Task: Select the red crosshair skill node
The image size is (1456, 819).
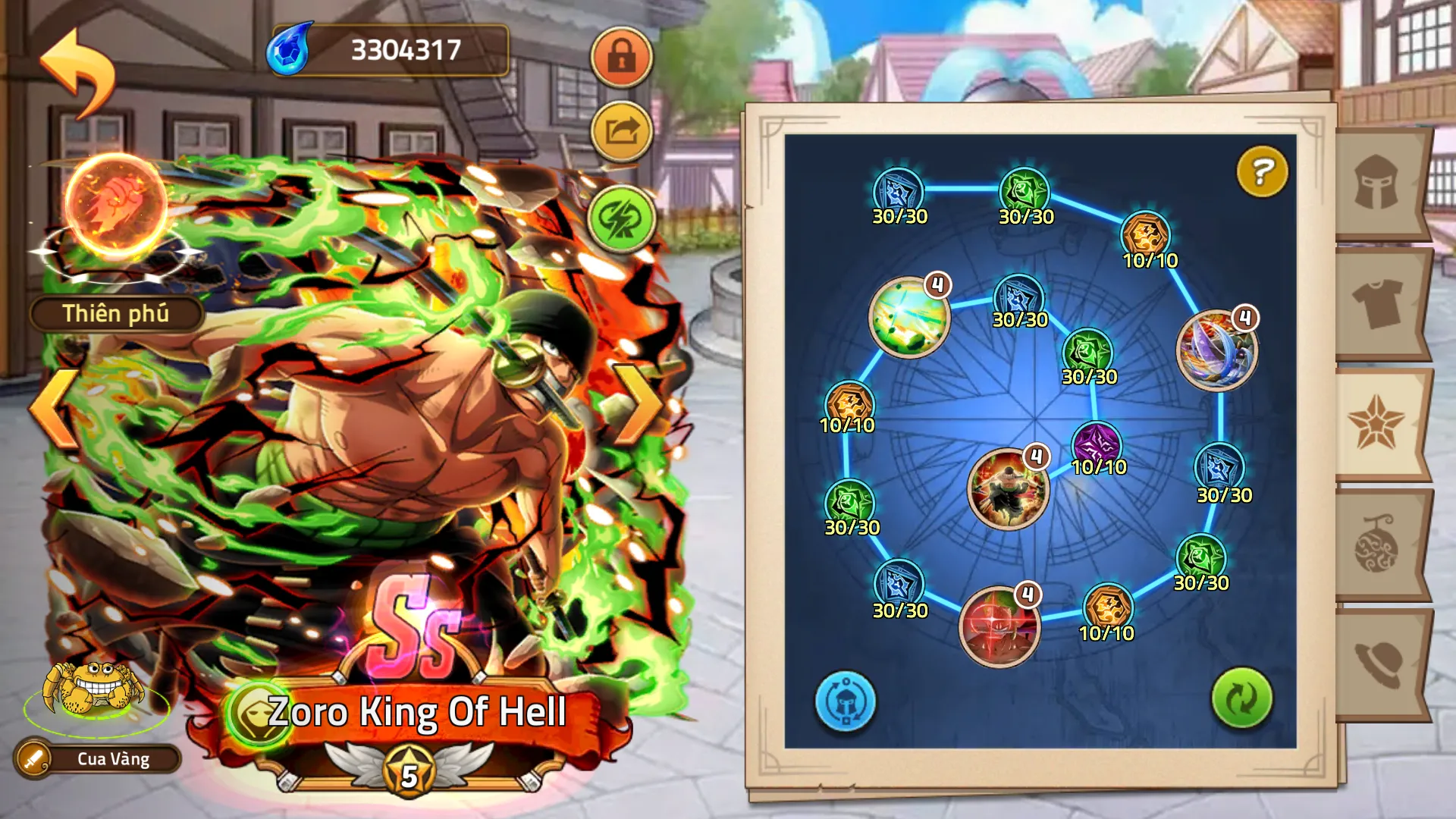Action: tap(999, 626)
